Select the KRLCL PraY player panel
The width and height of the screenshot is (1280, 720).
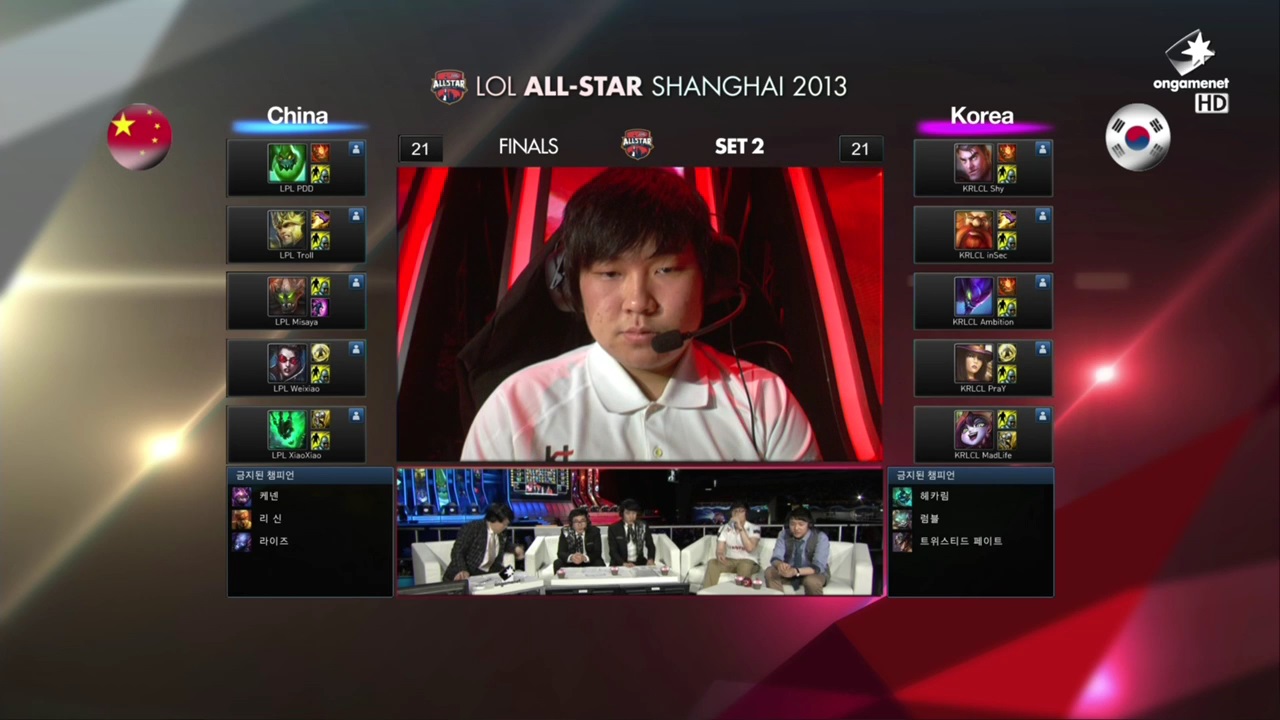tap(982, 368)
